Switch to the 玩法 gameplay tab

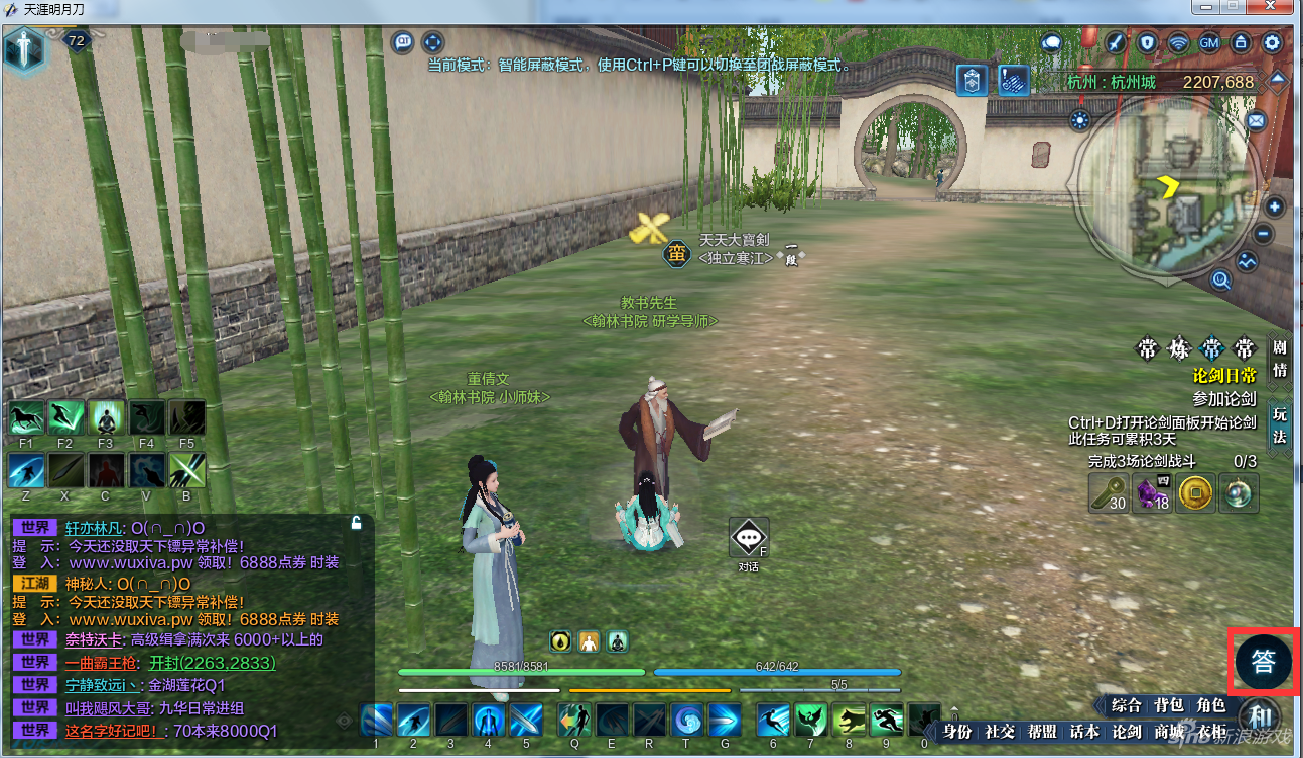[1279, 426]
